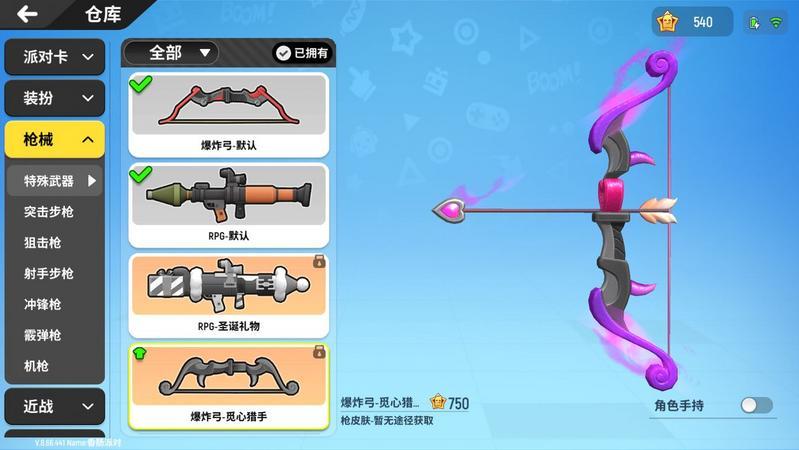
Task: Pick the 爆炸弓-觅心猎手 skin card
Action: coord(229,386)
